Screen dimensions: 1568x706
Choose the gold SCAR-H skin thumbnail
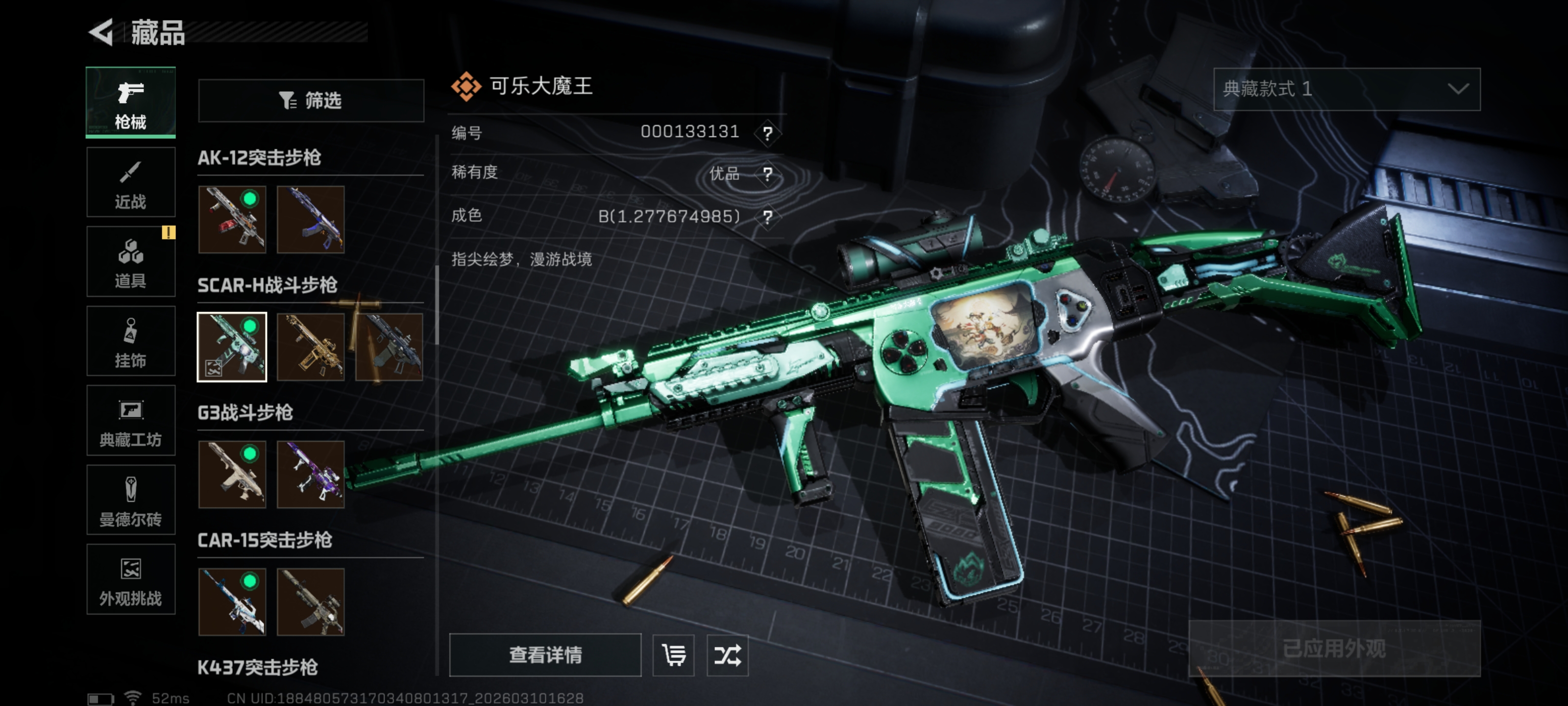(311, 347)
